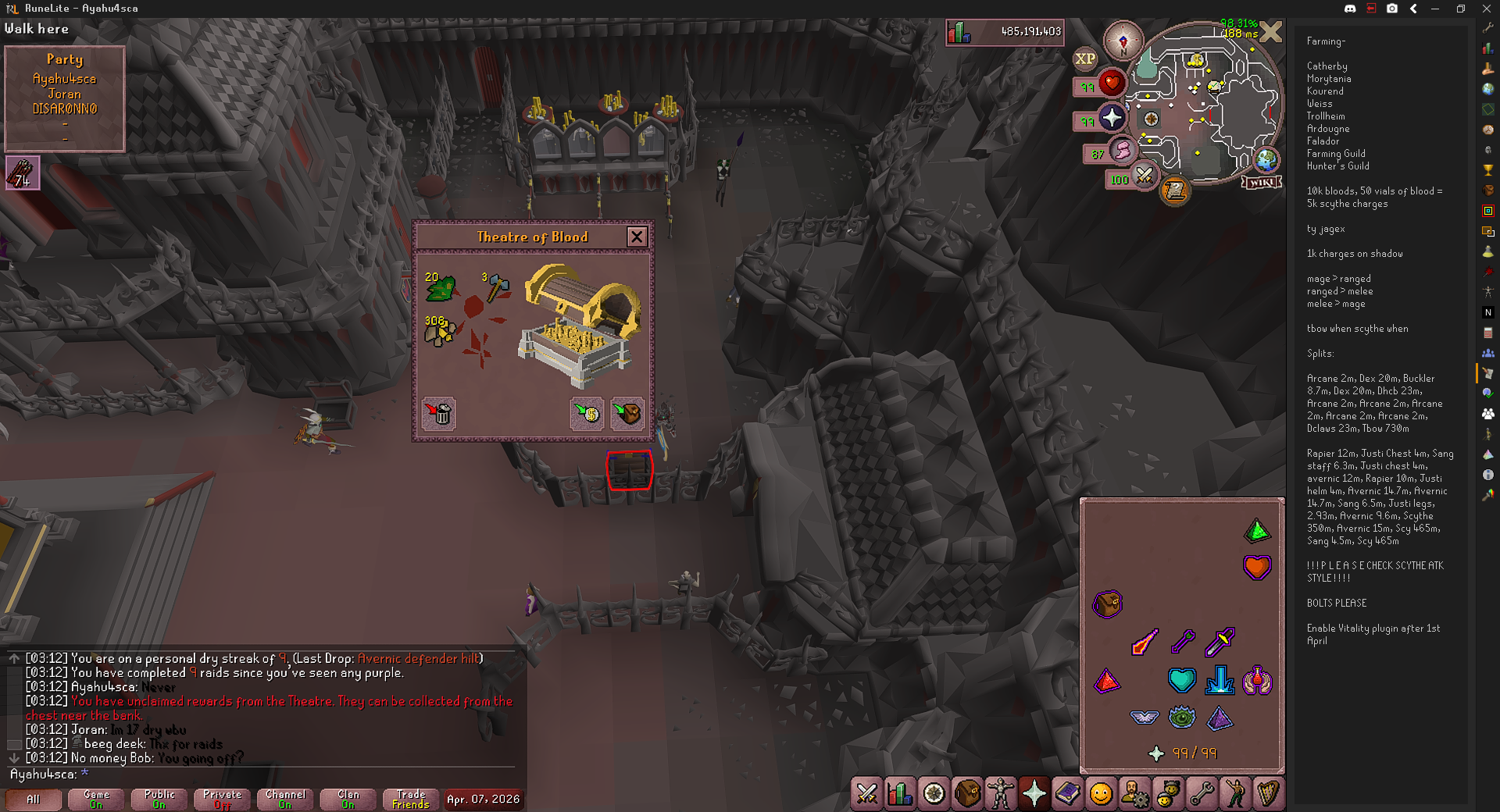Open the Spellbook tab
The image size is (1500, 812).
pyautogui.click(x=1068, y=794)
